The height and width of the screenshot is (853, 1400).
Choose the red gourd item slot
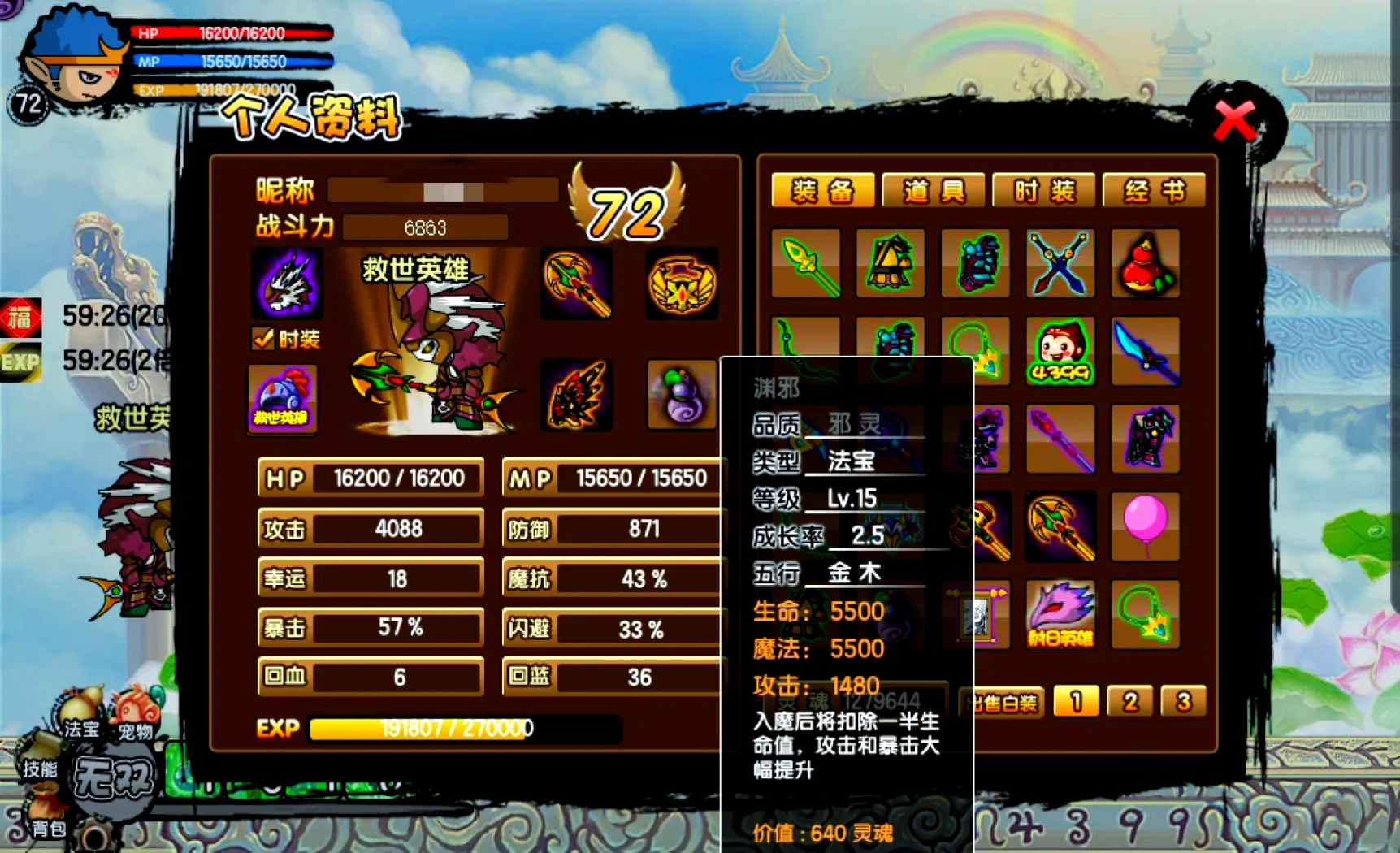pyautogui.click(x=1145, y=263)
